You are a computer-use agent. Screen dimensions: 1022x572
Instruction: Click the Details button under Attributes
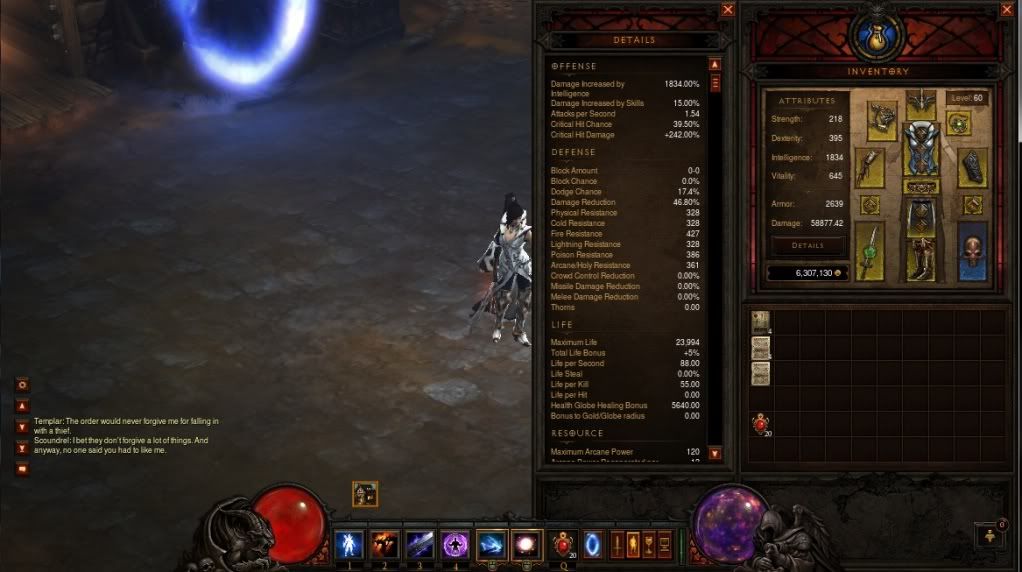click(807, 245)
